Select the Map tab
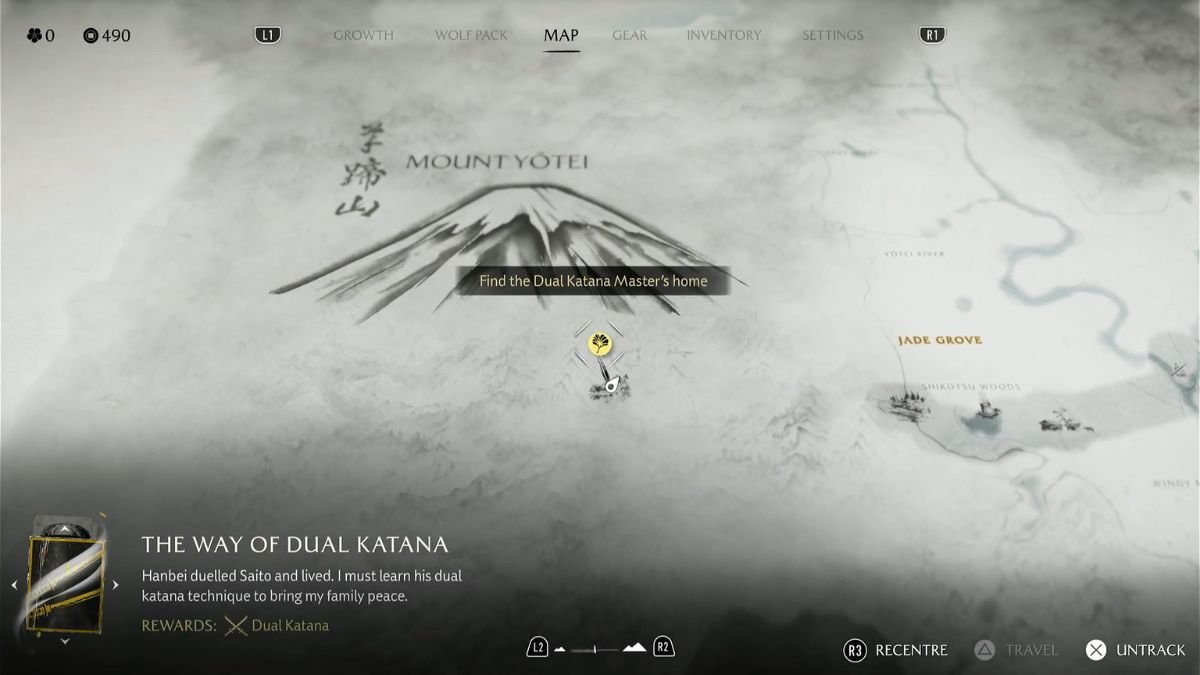 (561, 35)
